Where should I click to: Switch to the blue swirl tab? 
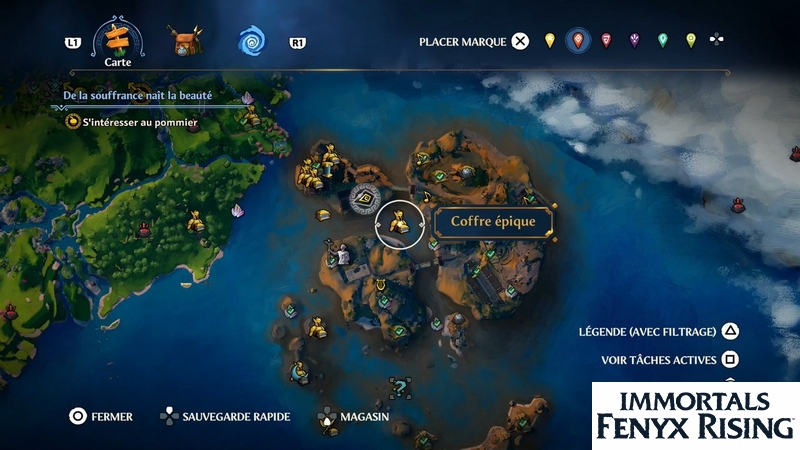coord(251,42)
